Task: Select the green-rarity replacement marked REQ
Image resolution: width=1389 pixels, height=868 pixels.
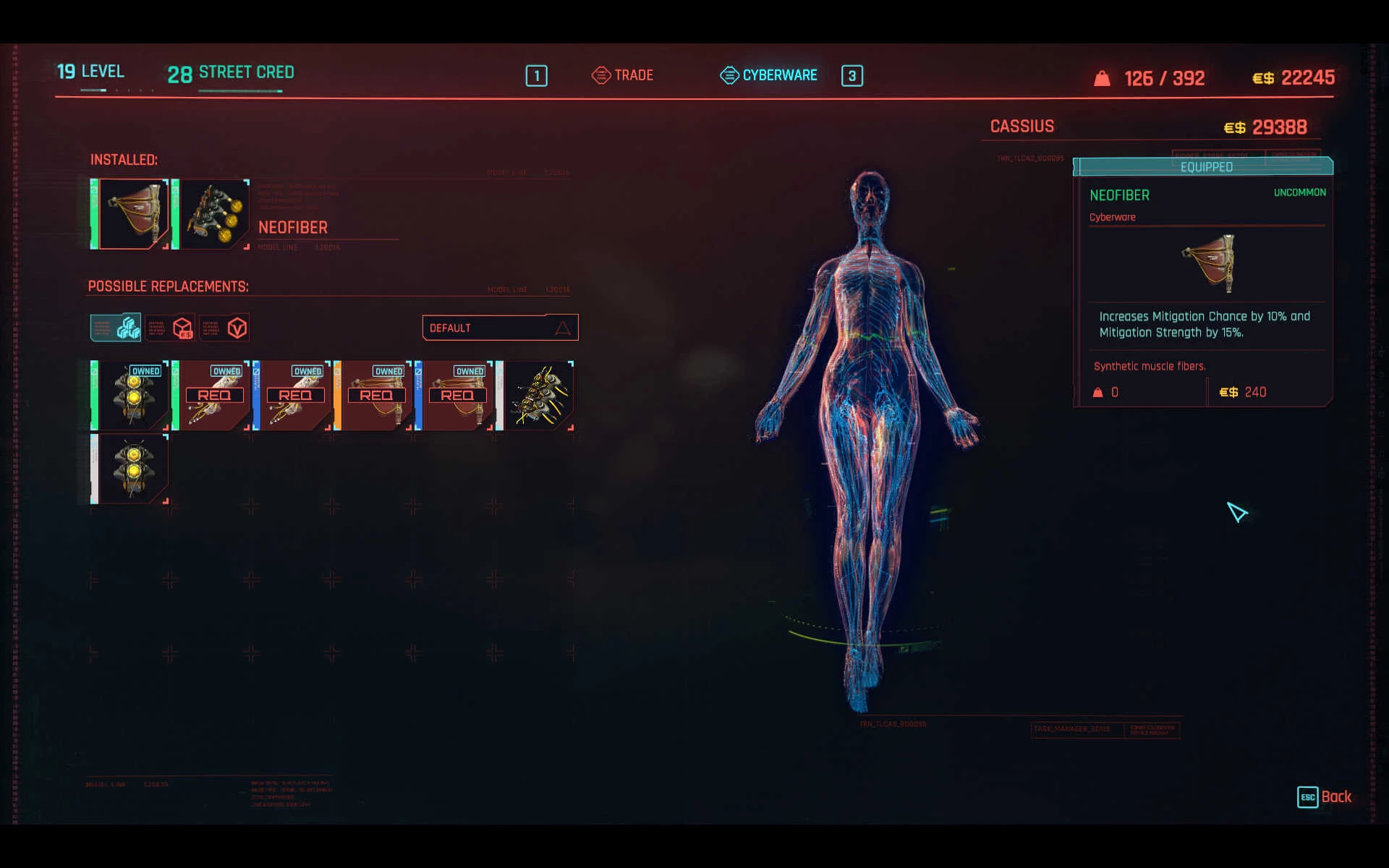Action: coord(213,396)
